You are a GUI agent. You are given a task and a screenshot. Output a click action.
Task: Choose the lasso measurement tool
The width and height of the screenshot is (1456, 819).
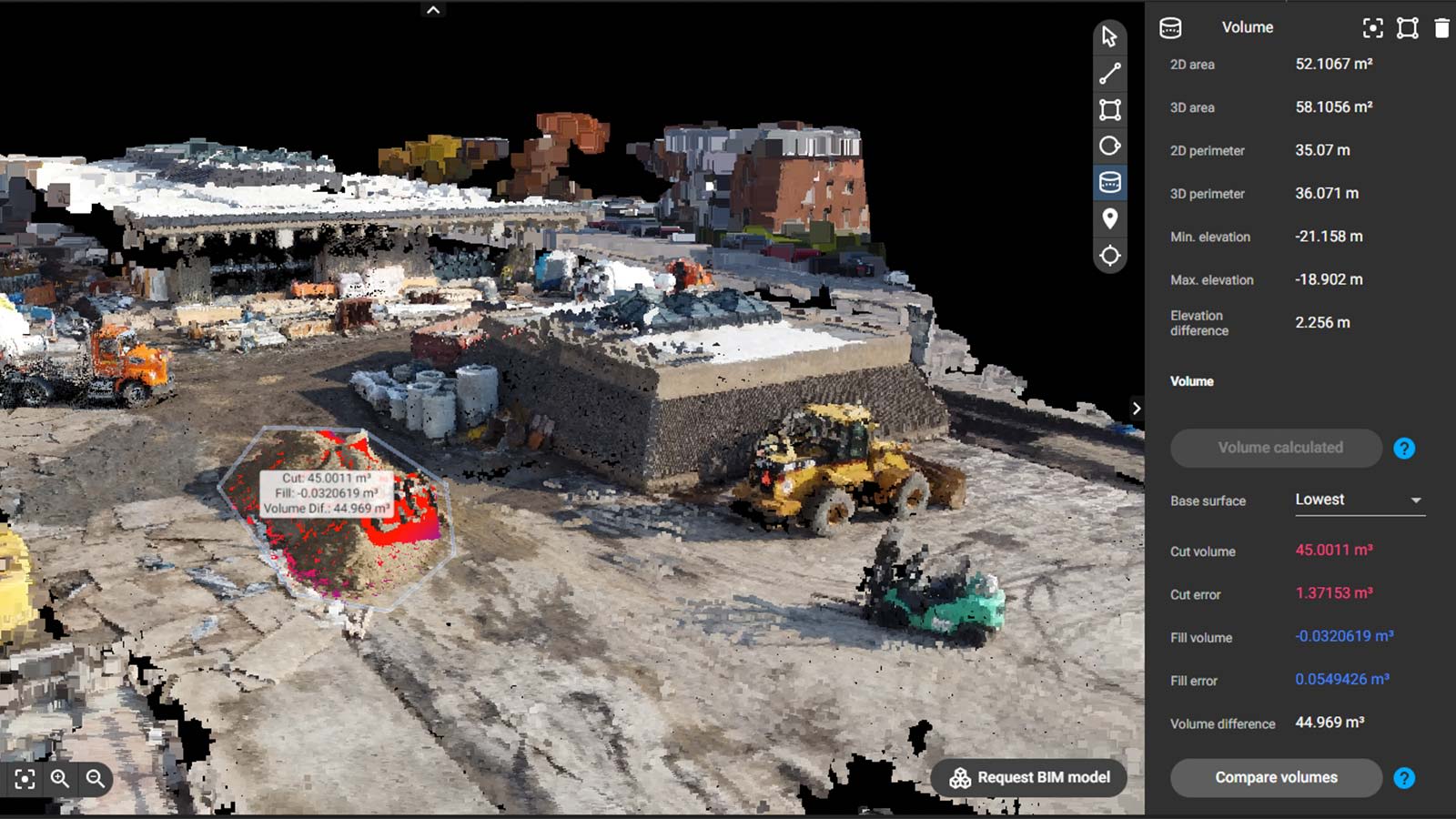point(1109,144)
